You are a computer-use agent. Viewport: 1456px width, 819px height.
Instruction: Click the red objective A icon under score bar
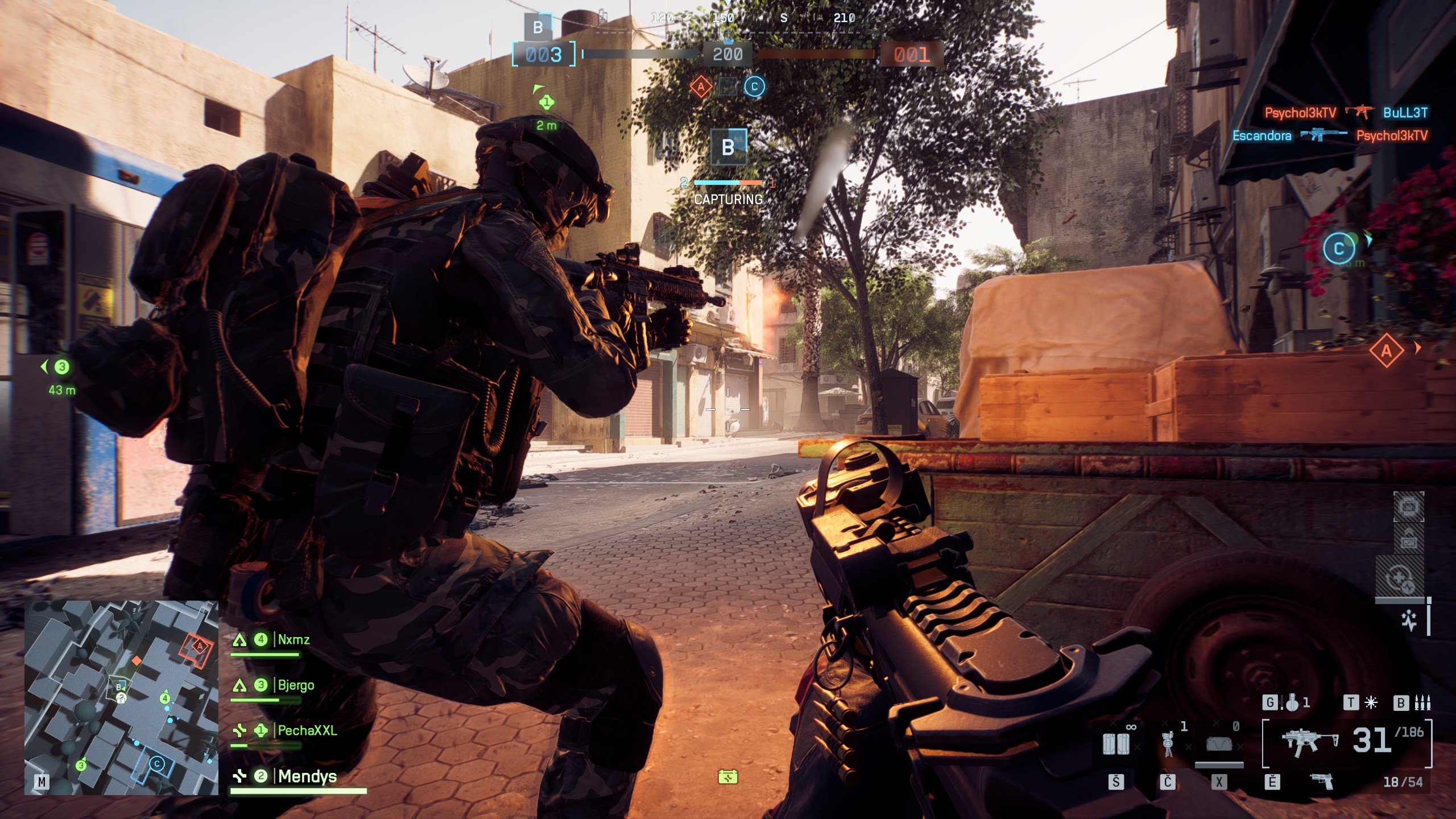701,87
